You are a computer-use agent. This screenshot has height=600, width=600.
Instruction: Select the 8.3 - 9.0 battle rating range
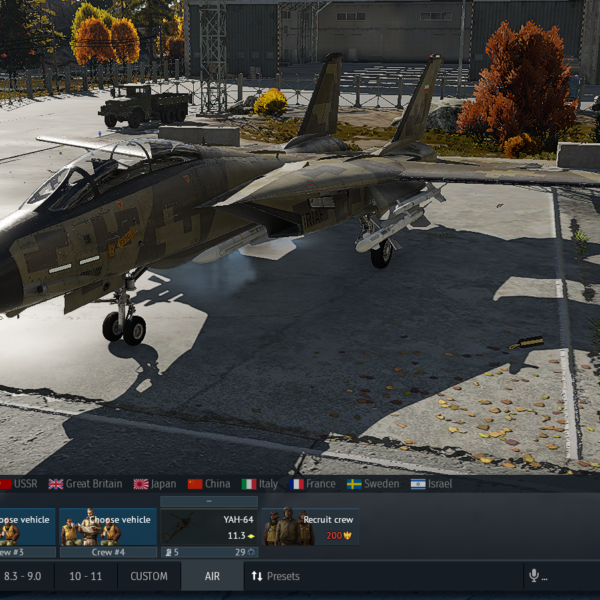coord(23,576)
